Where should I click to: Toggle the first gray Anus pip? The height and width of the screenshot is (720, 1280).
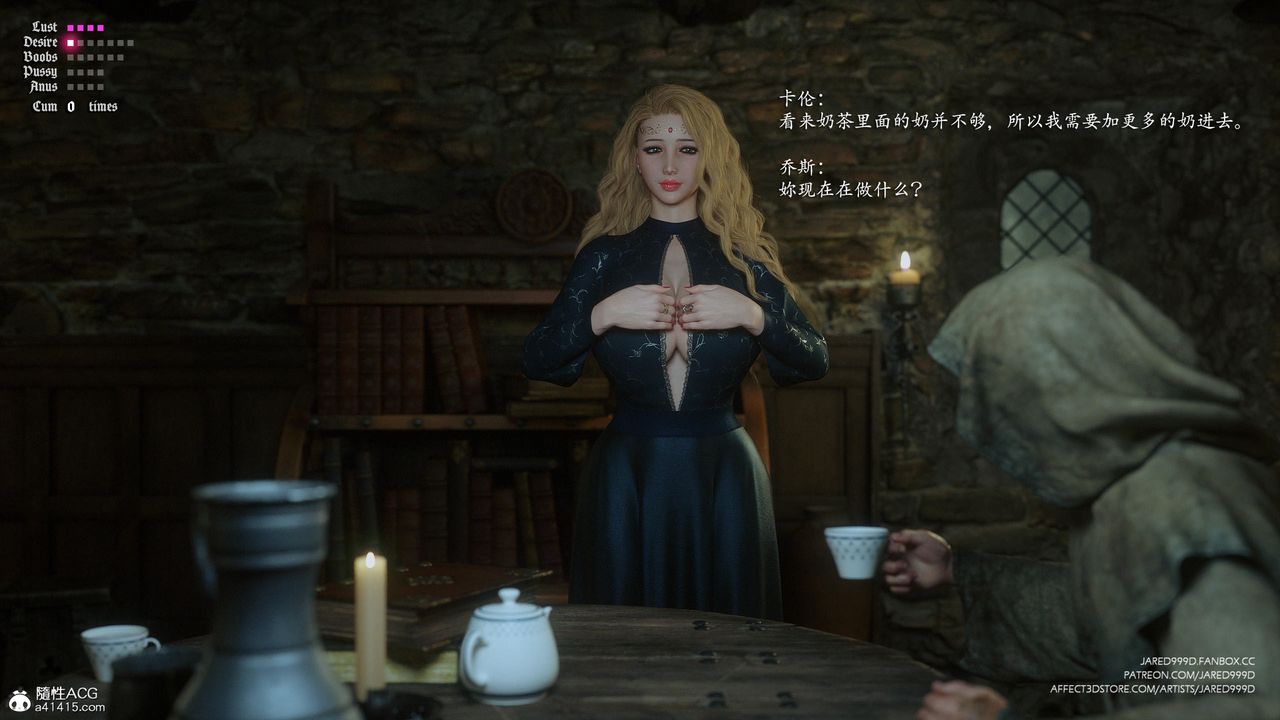[x=70, y=86]
